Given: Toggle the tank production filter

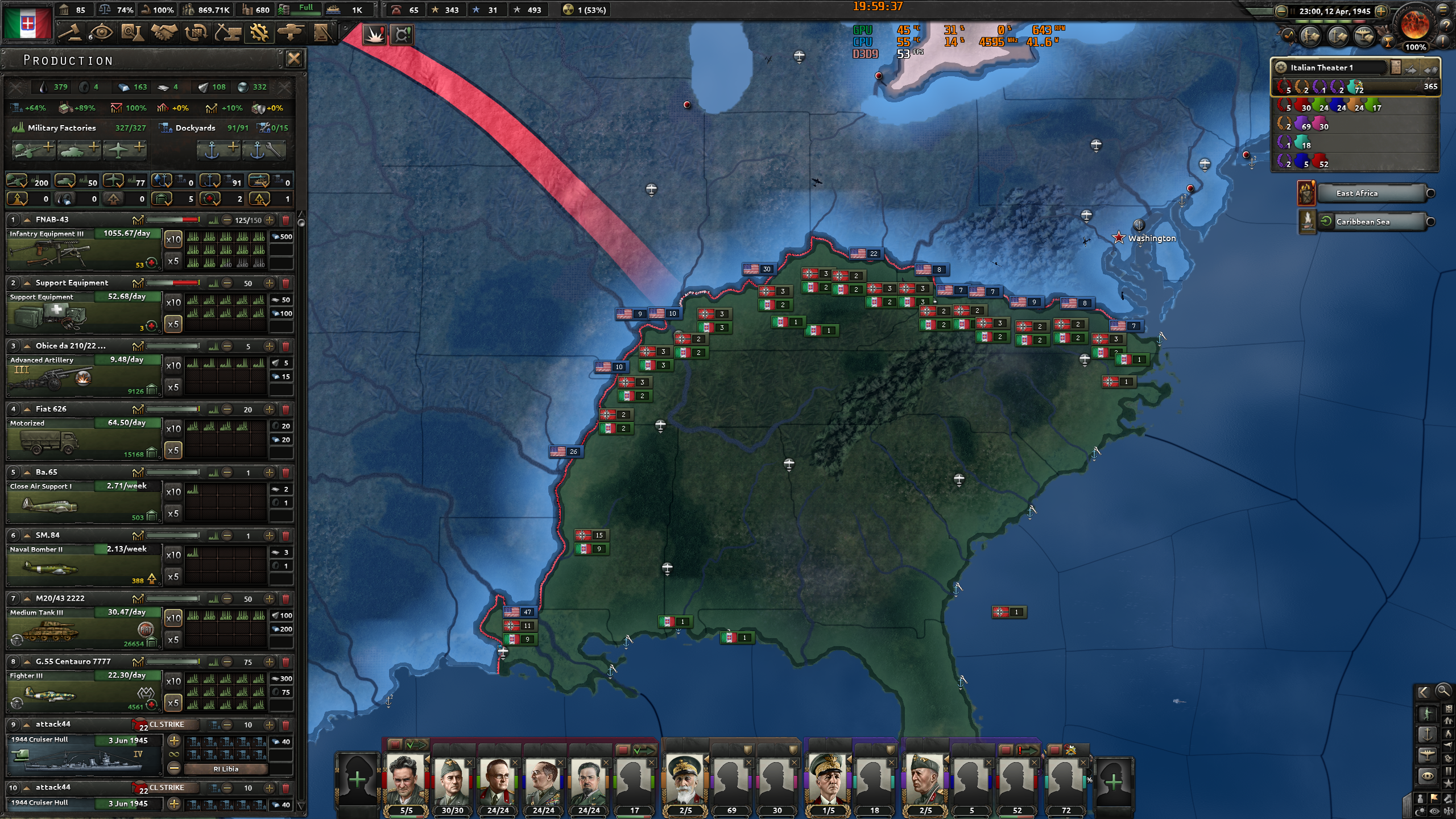Looking at the screenshot, I should (x=67, y=181).
